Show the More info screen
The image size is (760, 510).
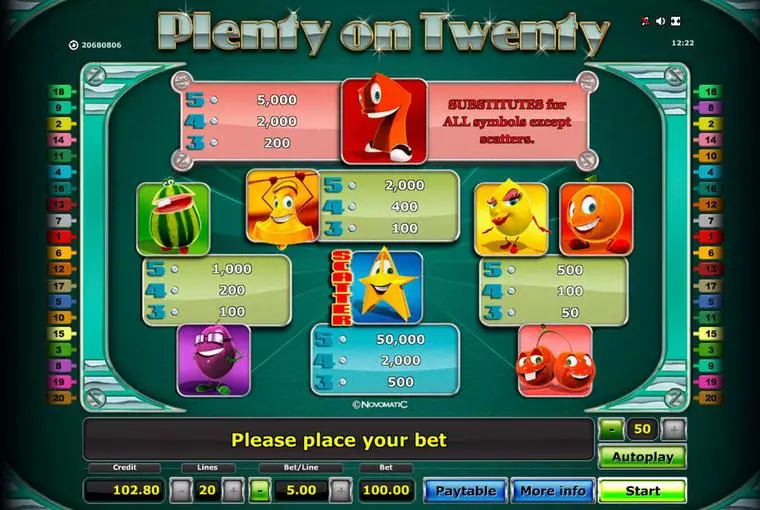552,490
